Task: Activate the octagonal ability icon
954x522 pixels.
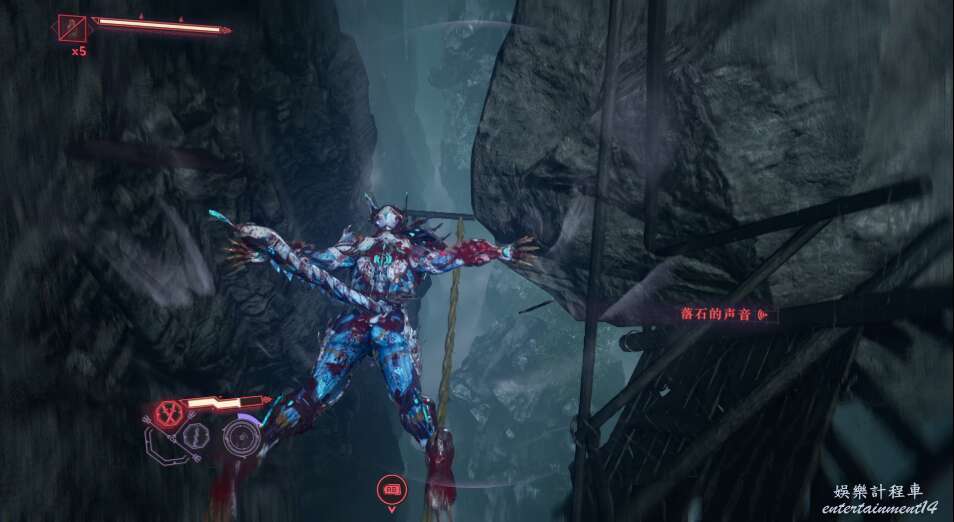Action: (x=196, y=436)
